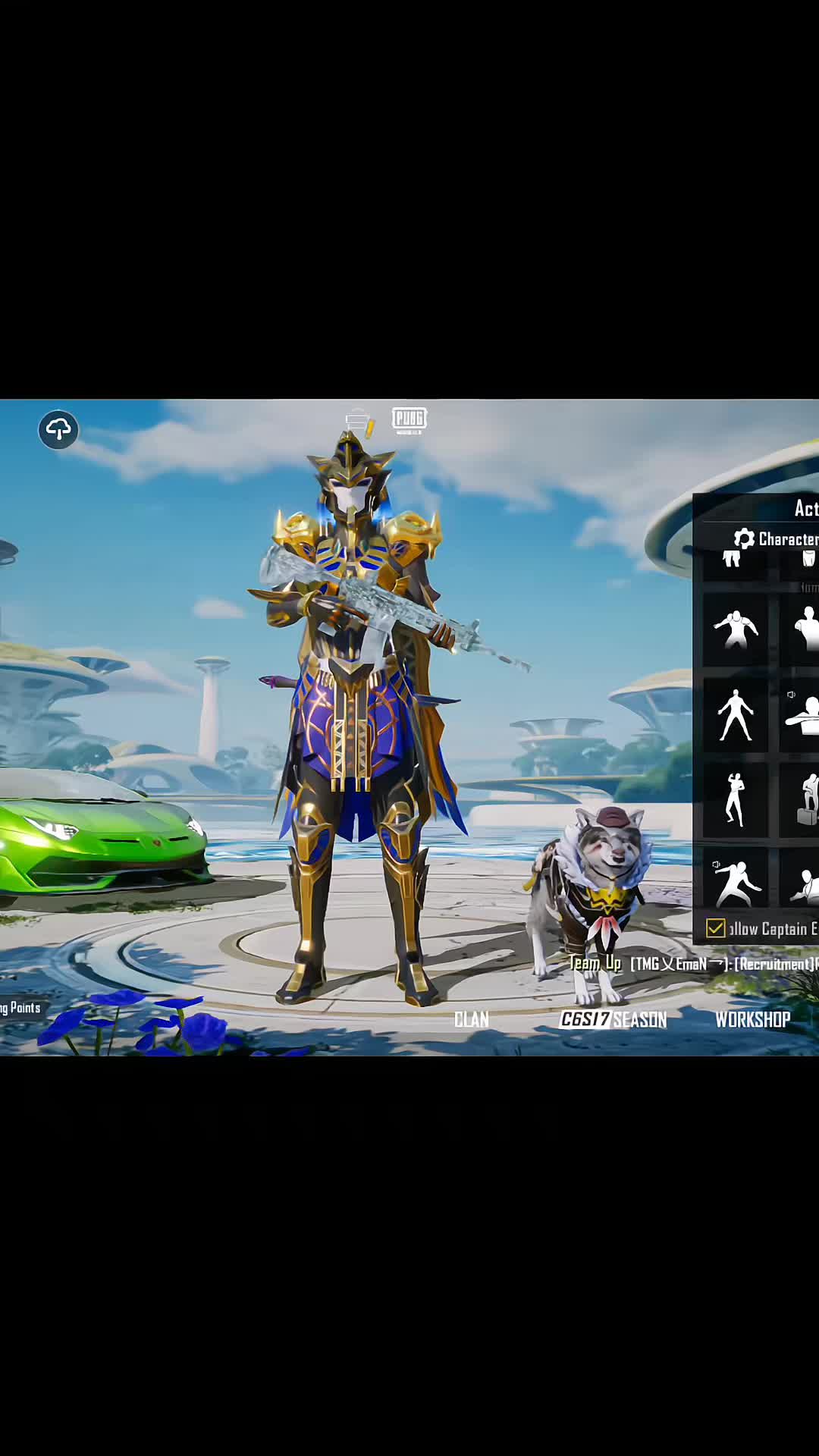The width and height of the screenshot is (819, 1456).
Task: Open the Character emote settings gear
Action: click(744, 538)
